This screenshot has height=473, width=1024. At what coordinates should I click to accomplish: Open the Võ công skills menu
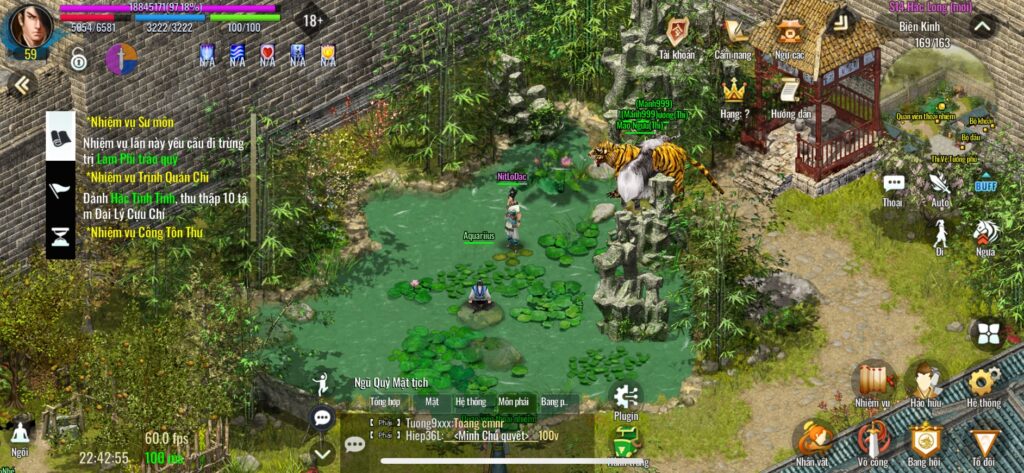(x=872, y=439)
